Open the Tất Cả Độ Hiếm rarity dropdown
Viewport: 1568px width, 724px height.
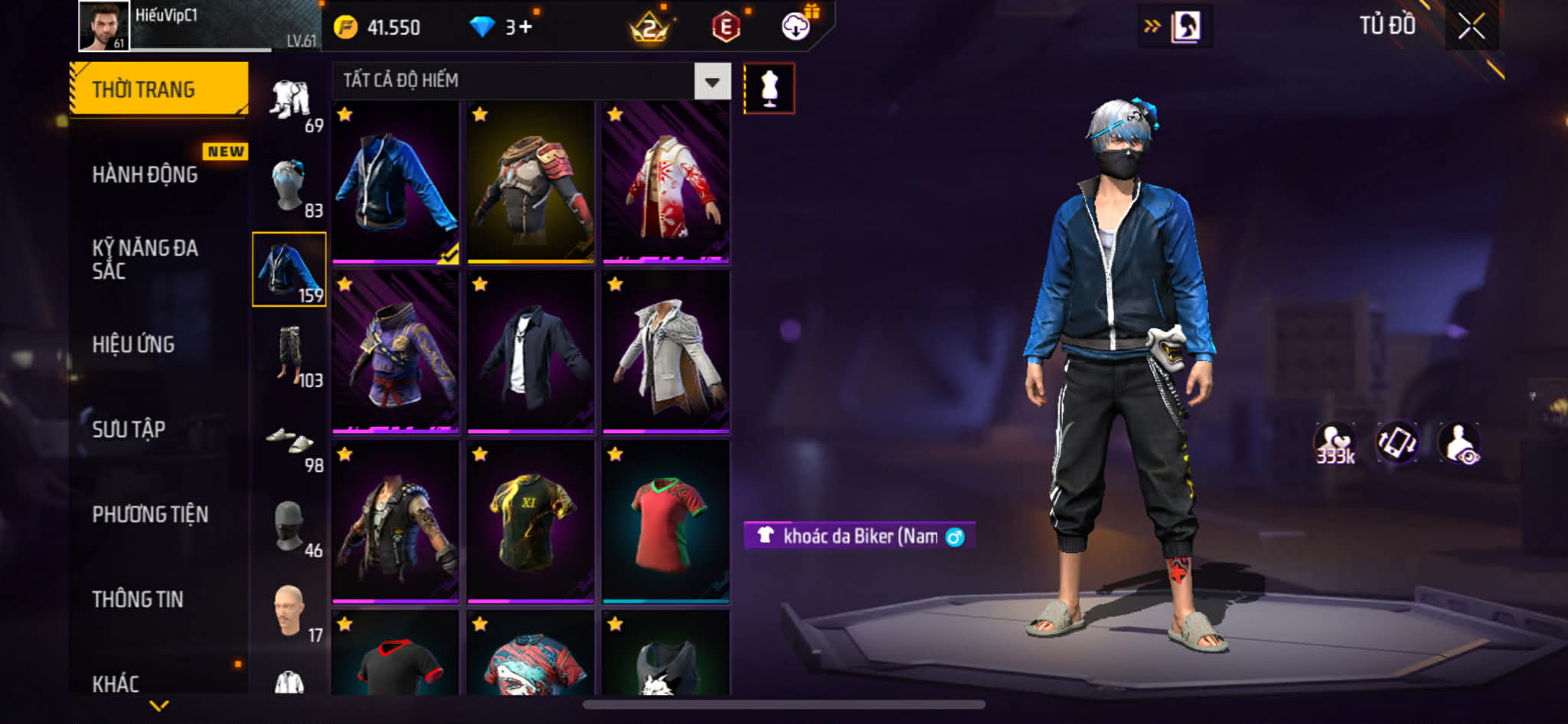coord(712,81)
